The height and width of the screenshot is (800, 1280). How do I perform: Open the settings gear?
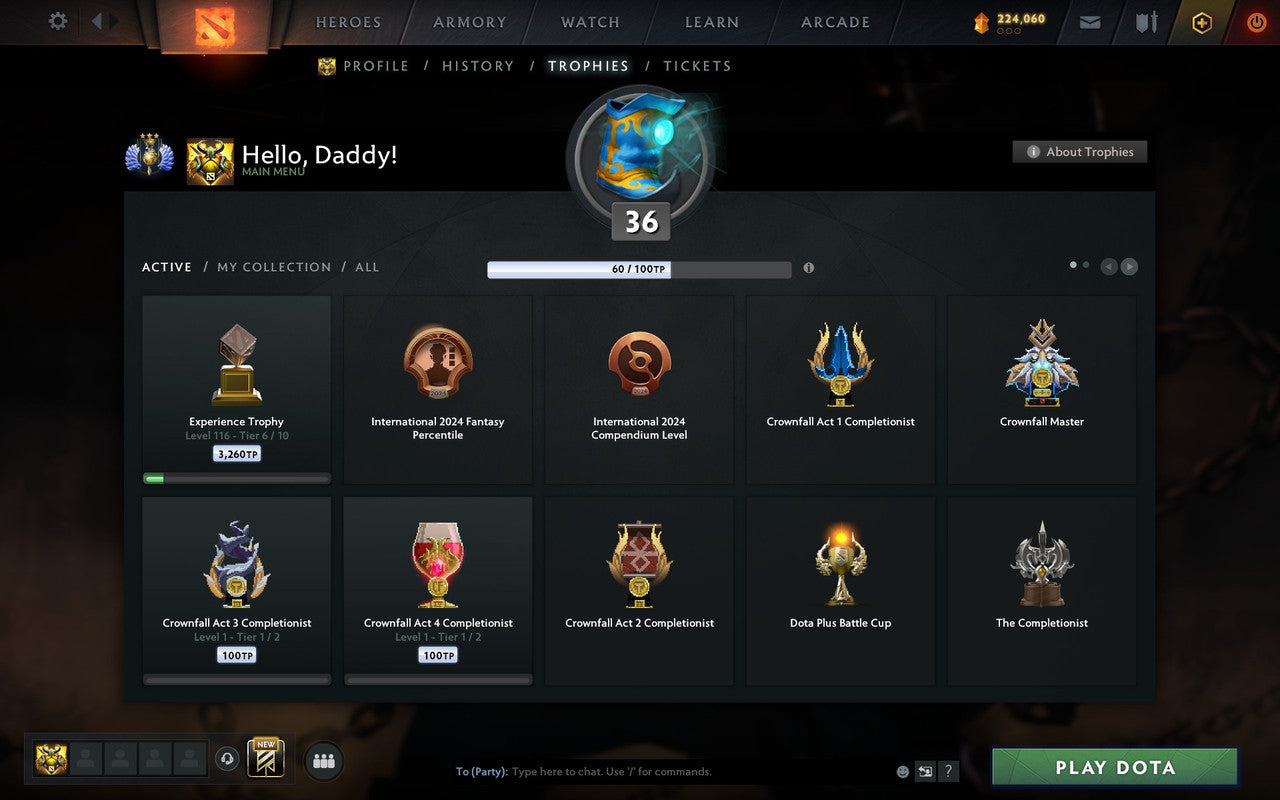[x=57, y=21]
